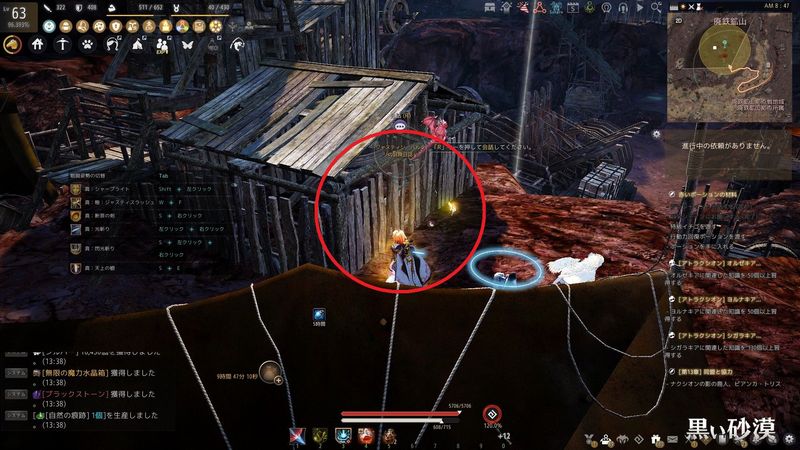This screenshot has height=450, width=800.
Task: Open the house residence icon
Action: 38,44
